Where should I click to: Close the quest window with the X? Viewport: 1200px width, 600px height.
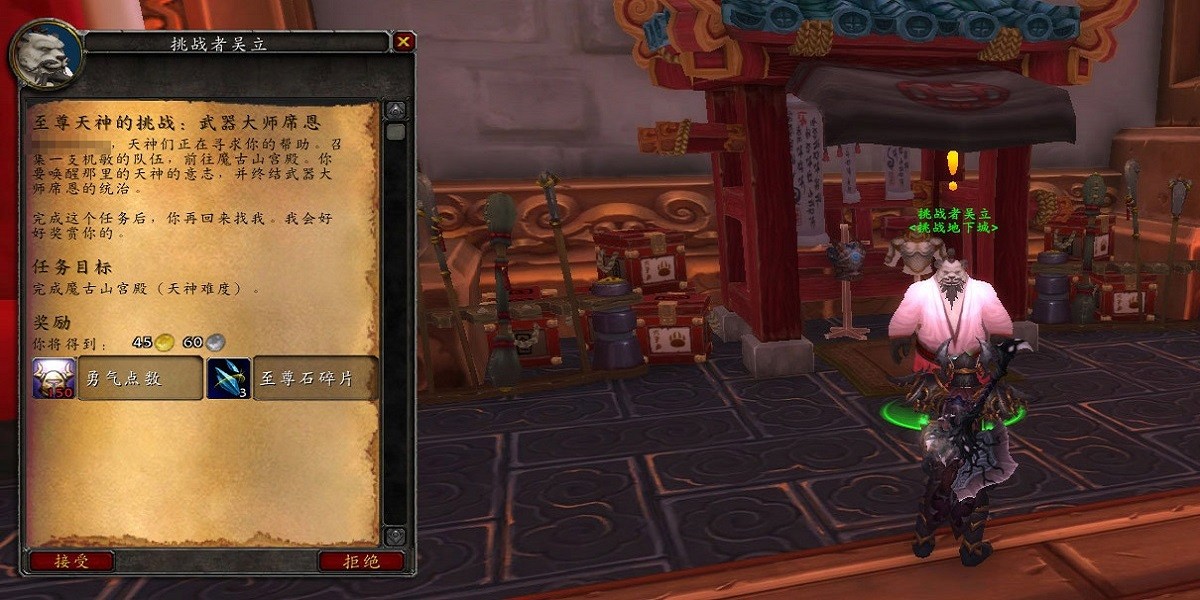403,41
